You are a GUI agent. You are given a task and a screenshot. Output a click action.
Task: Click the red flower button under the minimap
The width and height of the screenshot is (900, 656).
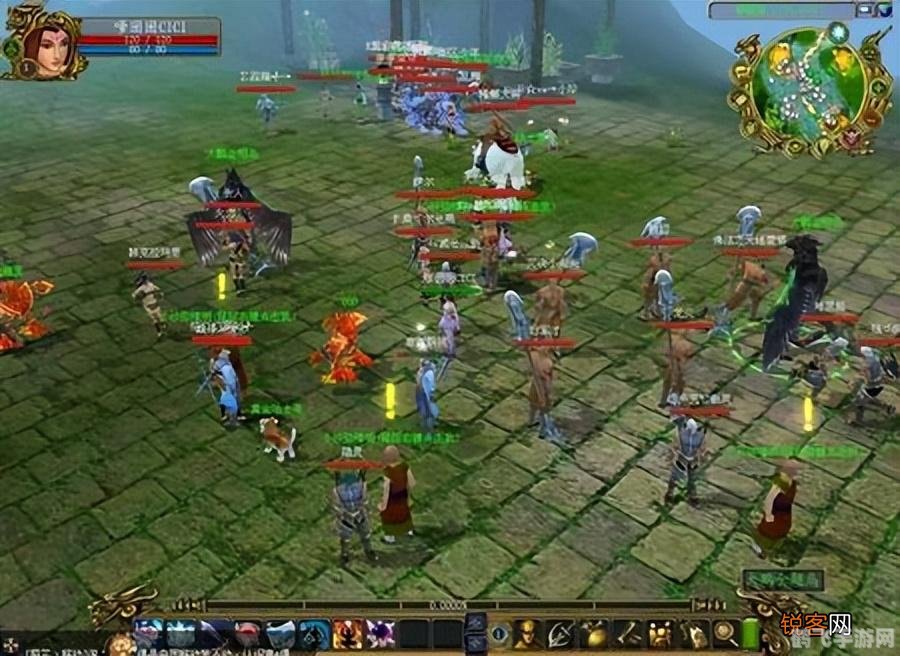click(x=851, y=140)
